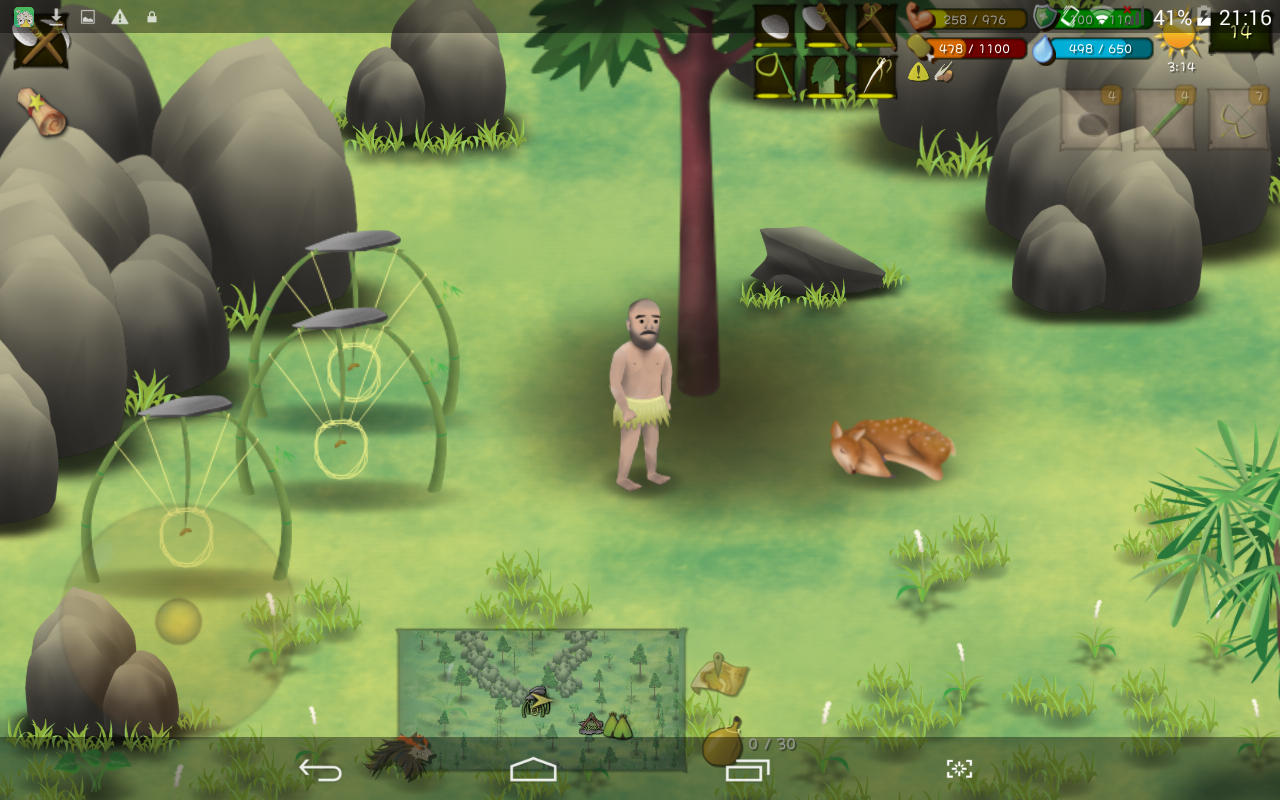The image size is (1280, 800).
Task: Open the minimap
Action: tap(541, 699)
